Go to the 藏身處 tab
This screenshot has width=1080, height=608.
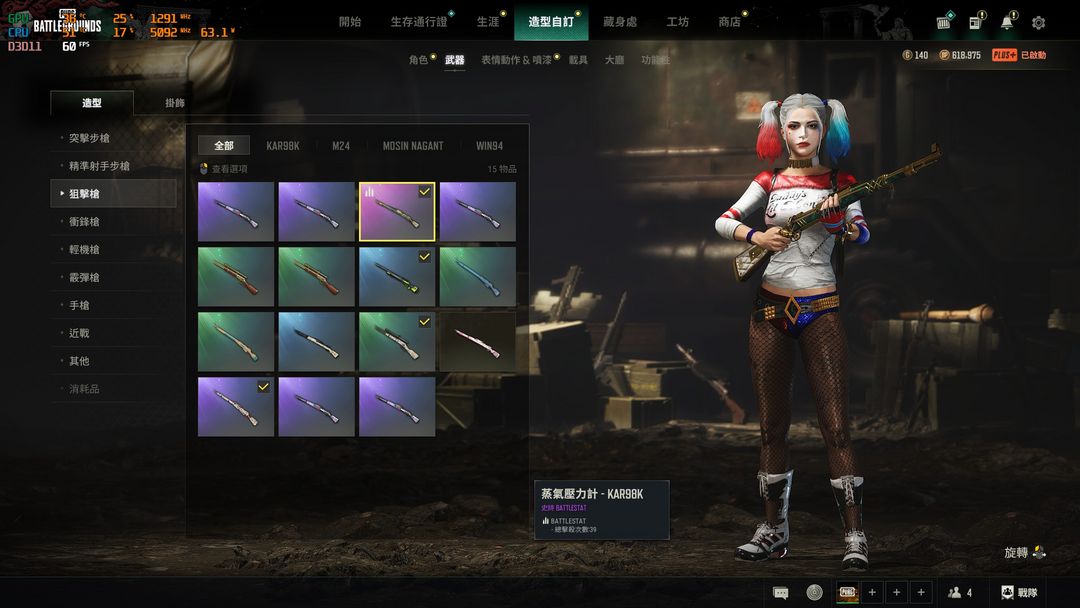[620, 22]
